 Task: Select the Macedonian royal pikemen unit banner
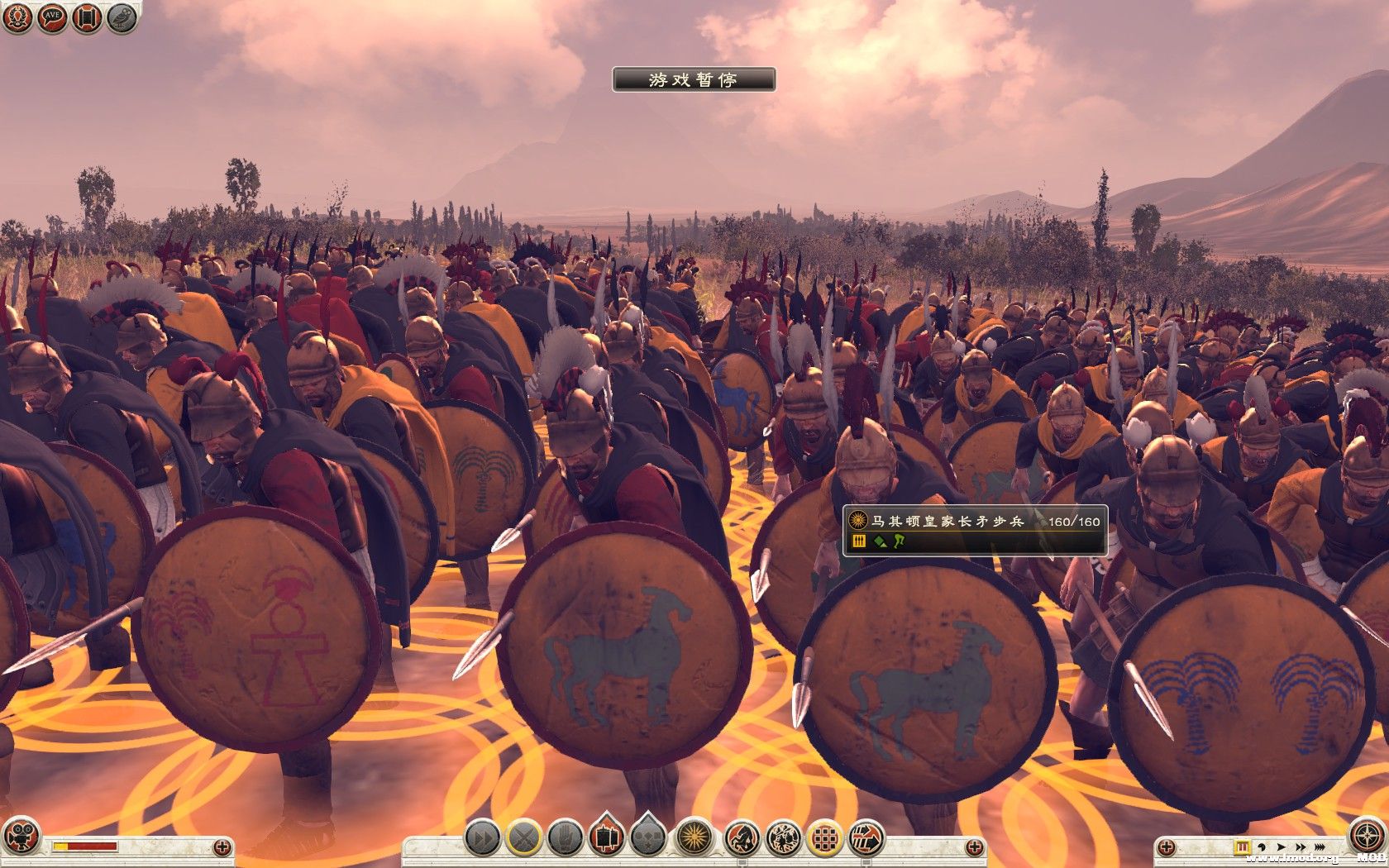(x=975, y=530)
